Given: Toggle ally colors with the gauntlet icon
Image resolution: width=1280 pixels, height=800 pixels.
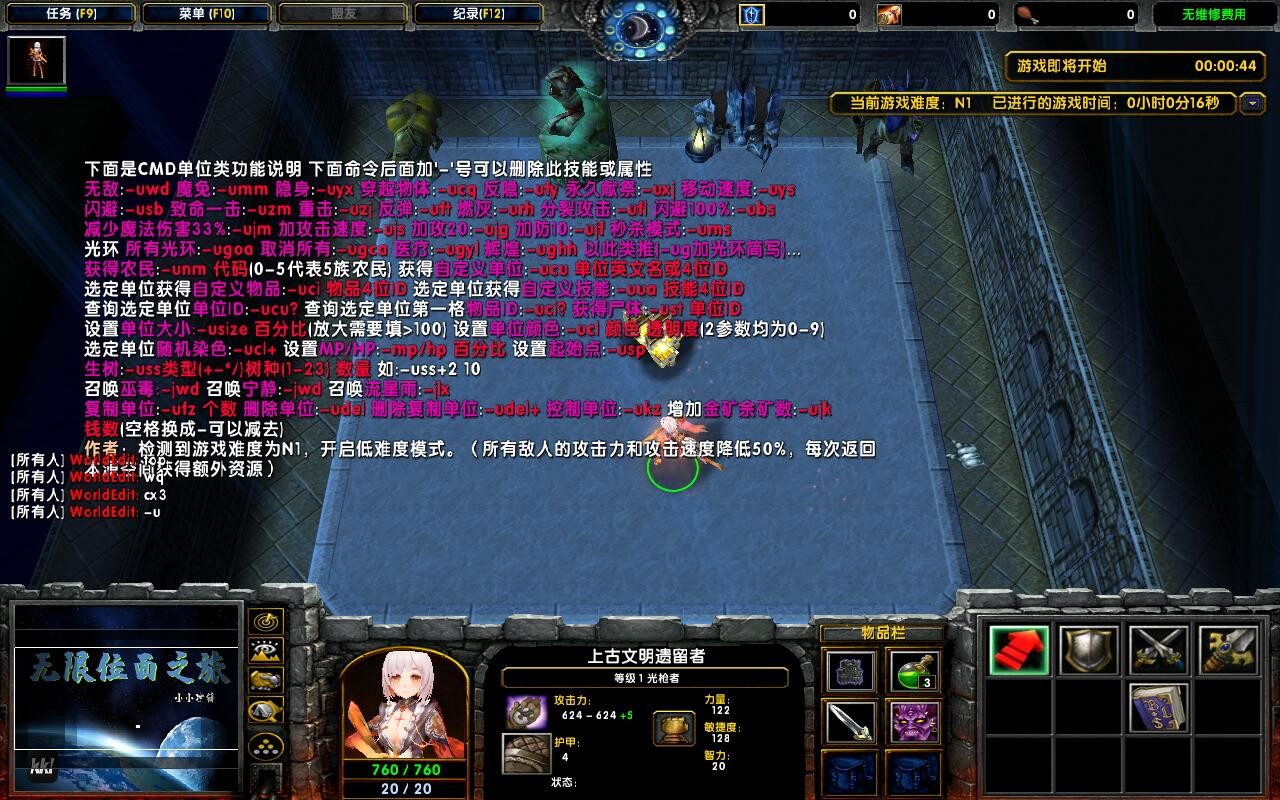Looking at the screenshot, I should (264, 680).
